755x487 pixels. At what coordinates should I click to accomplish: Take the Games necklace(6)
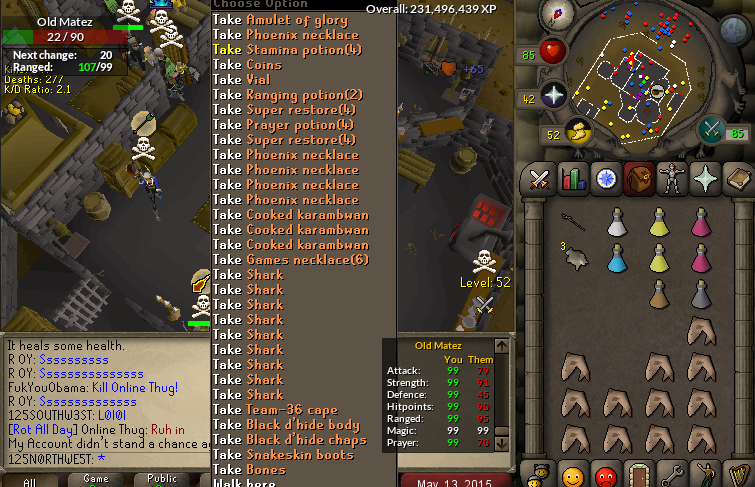[291, 260]
